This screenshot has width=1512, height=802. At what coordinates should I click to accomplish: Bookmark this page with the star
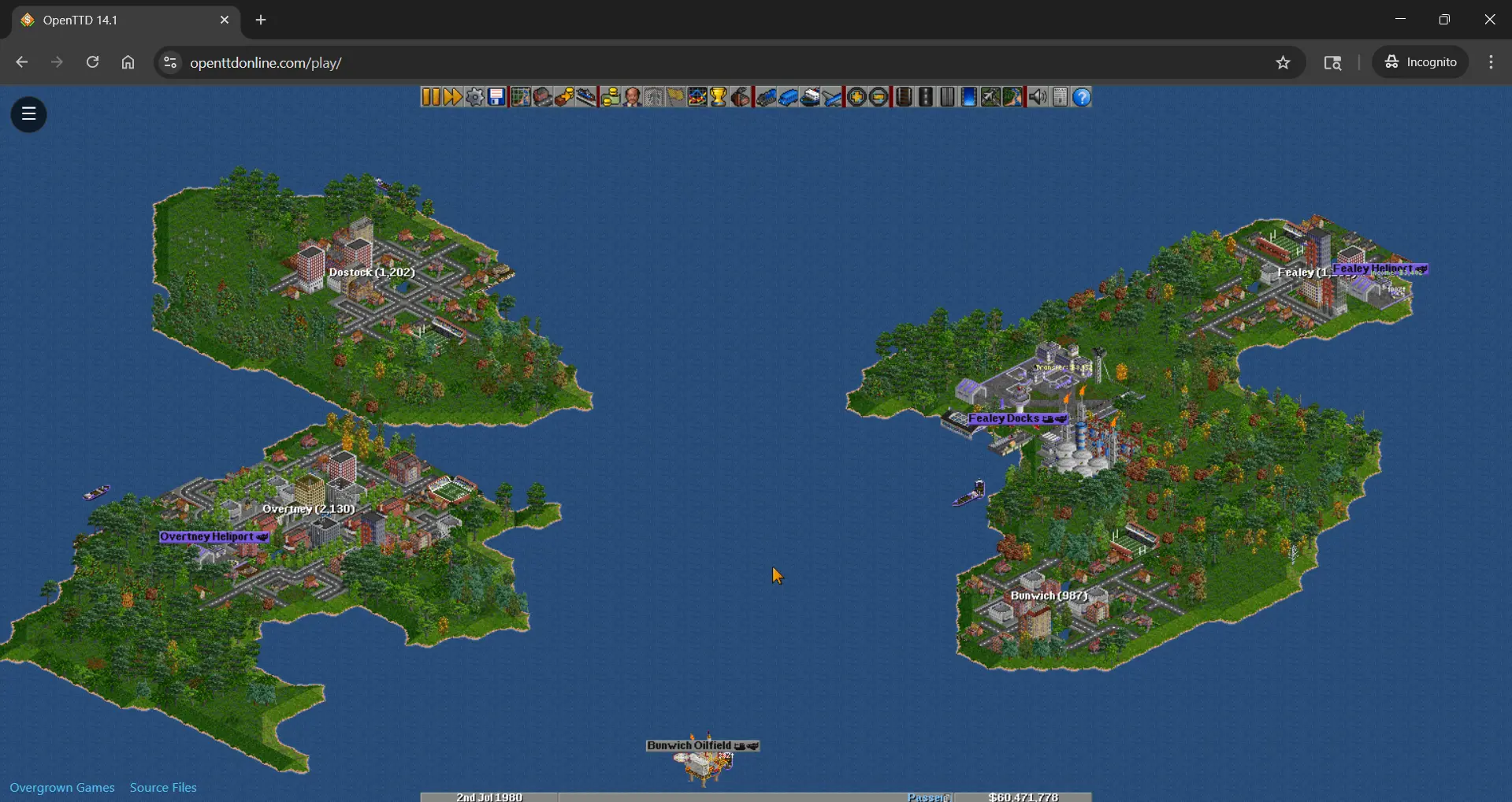coord(1283,62)
